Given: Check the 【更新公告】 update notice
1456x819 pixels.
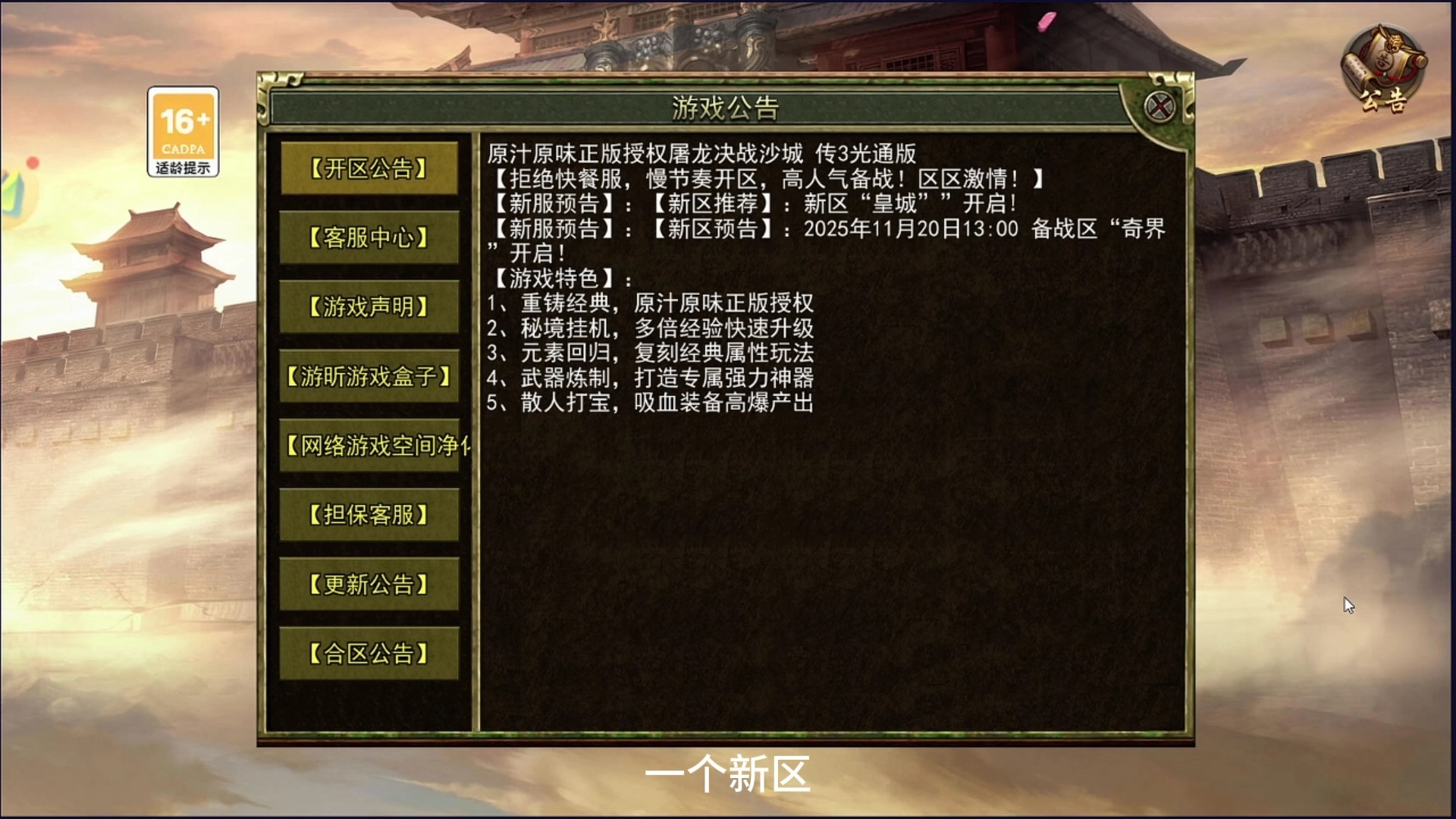Looking at the screenshot, I should click(369, 585).
